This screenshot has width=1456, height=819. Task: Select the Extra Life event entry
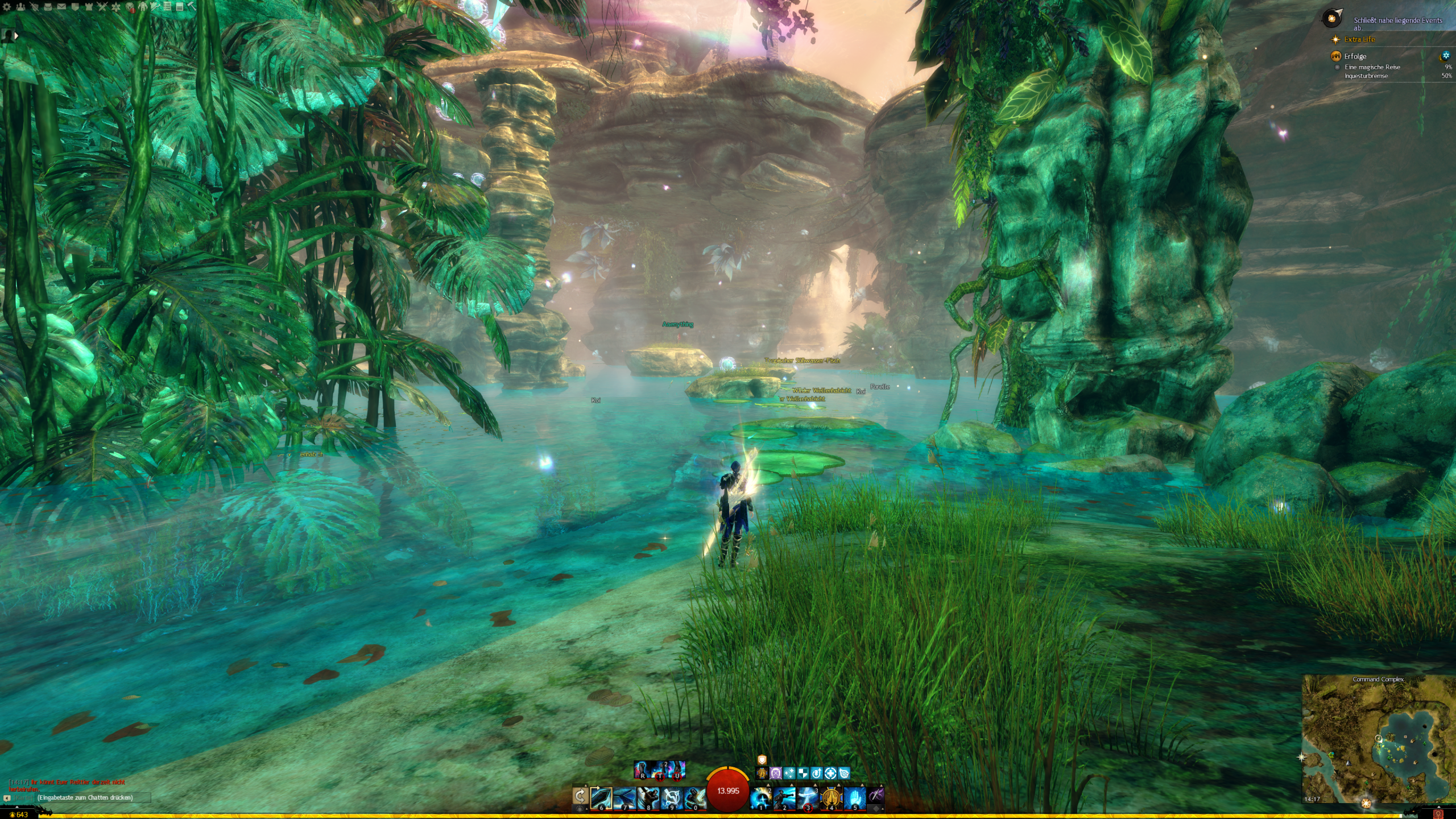click(1359, 39)
